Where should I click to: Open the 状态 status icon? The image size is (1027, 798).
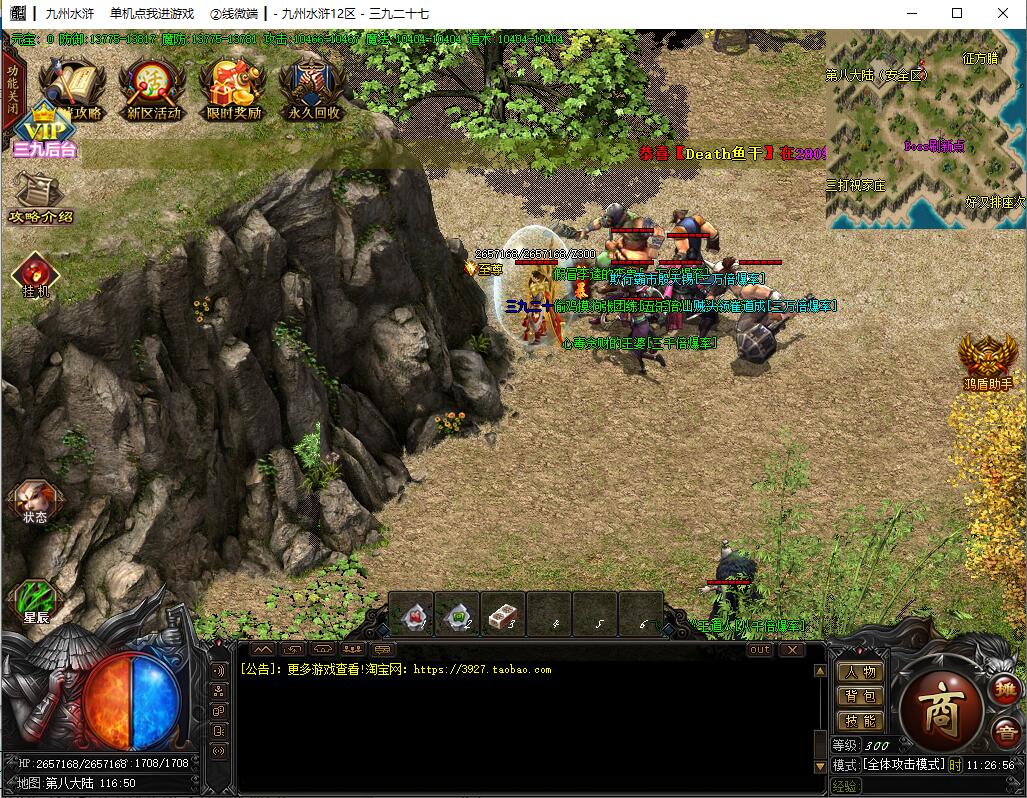pyautogui.click(x=35, y=502)
